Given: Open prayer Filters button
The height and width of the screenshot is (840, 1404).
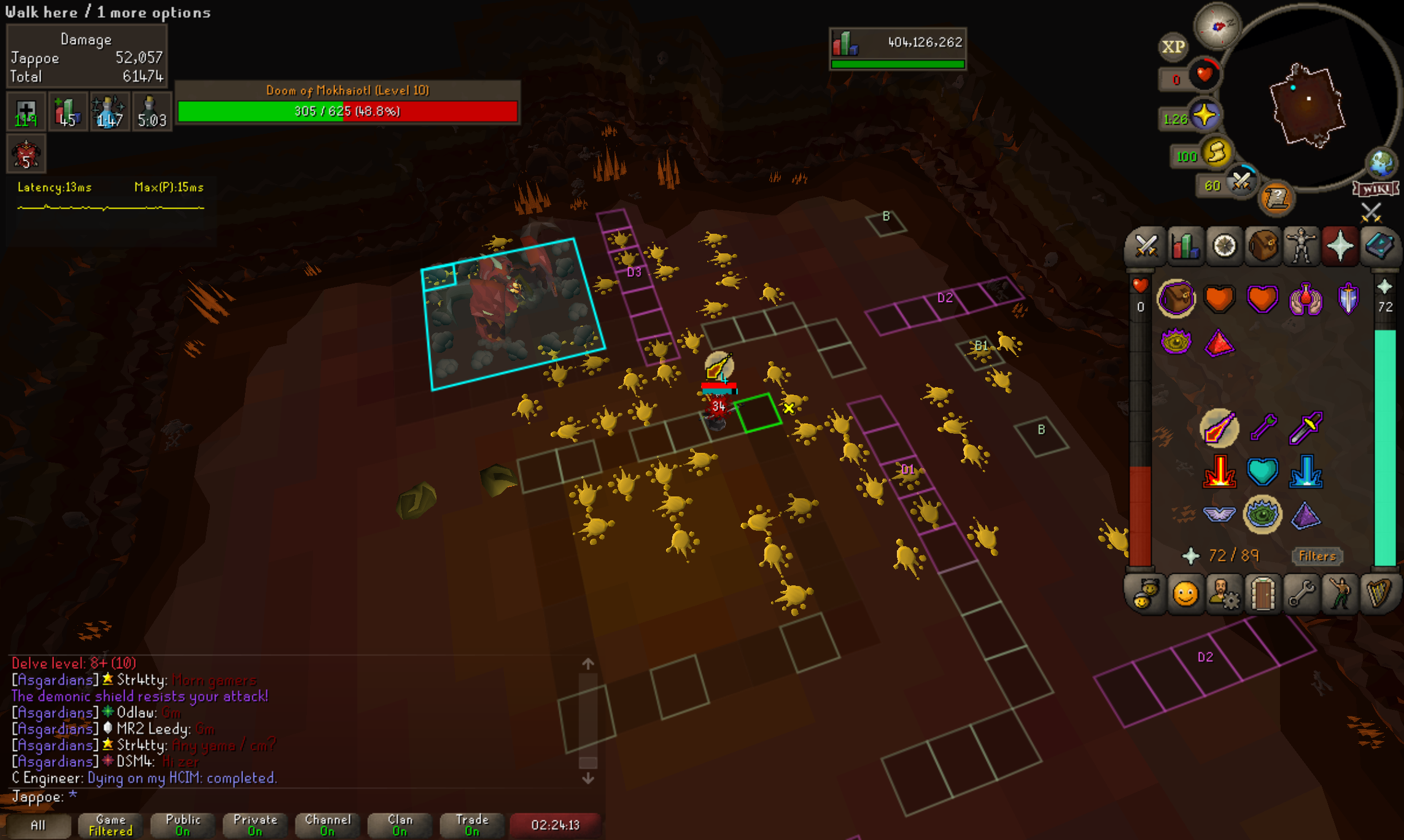Looking at the screenshot, I should 1317,557.
